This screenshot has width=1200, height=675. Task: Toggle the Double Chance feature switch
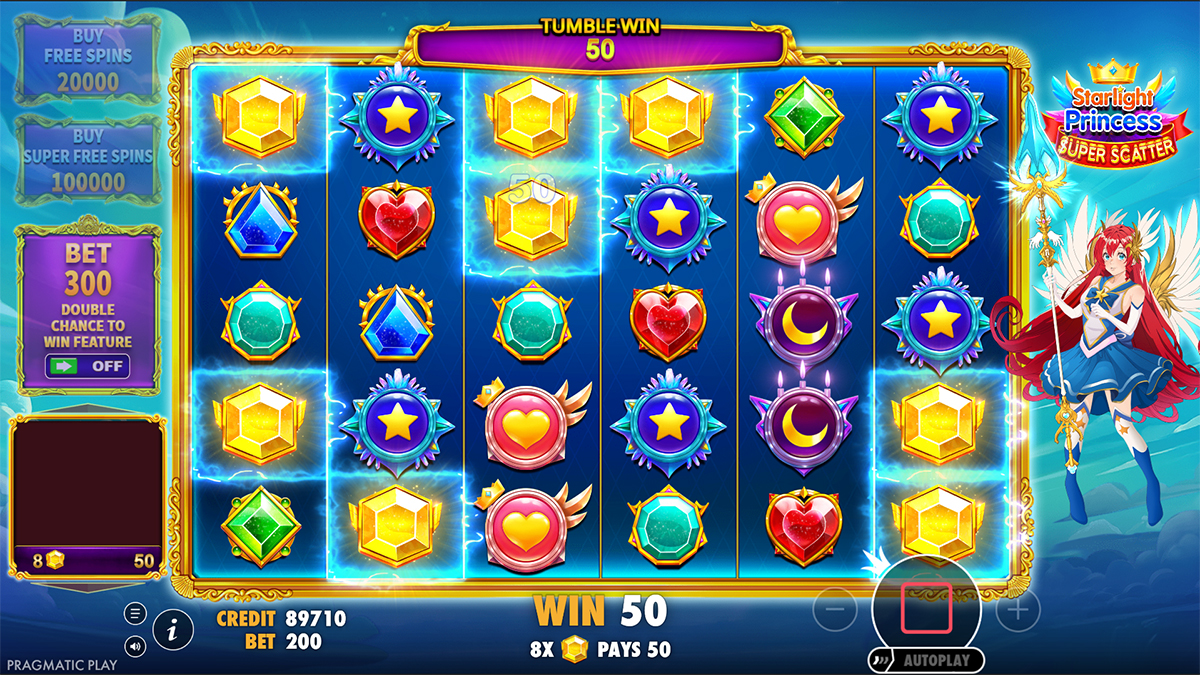pyautogui.click(x=88, y=366)
